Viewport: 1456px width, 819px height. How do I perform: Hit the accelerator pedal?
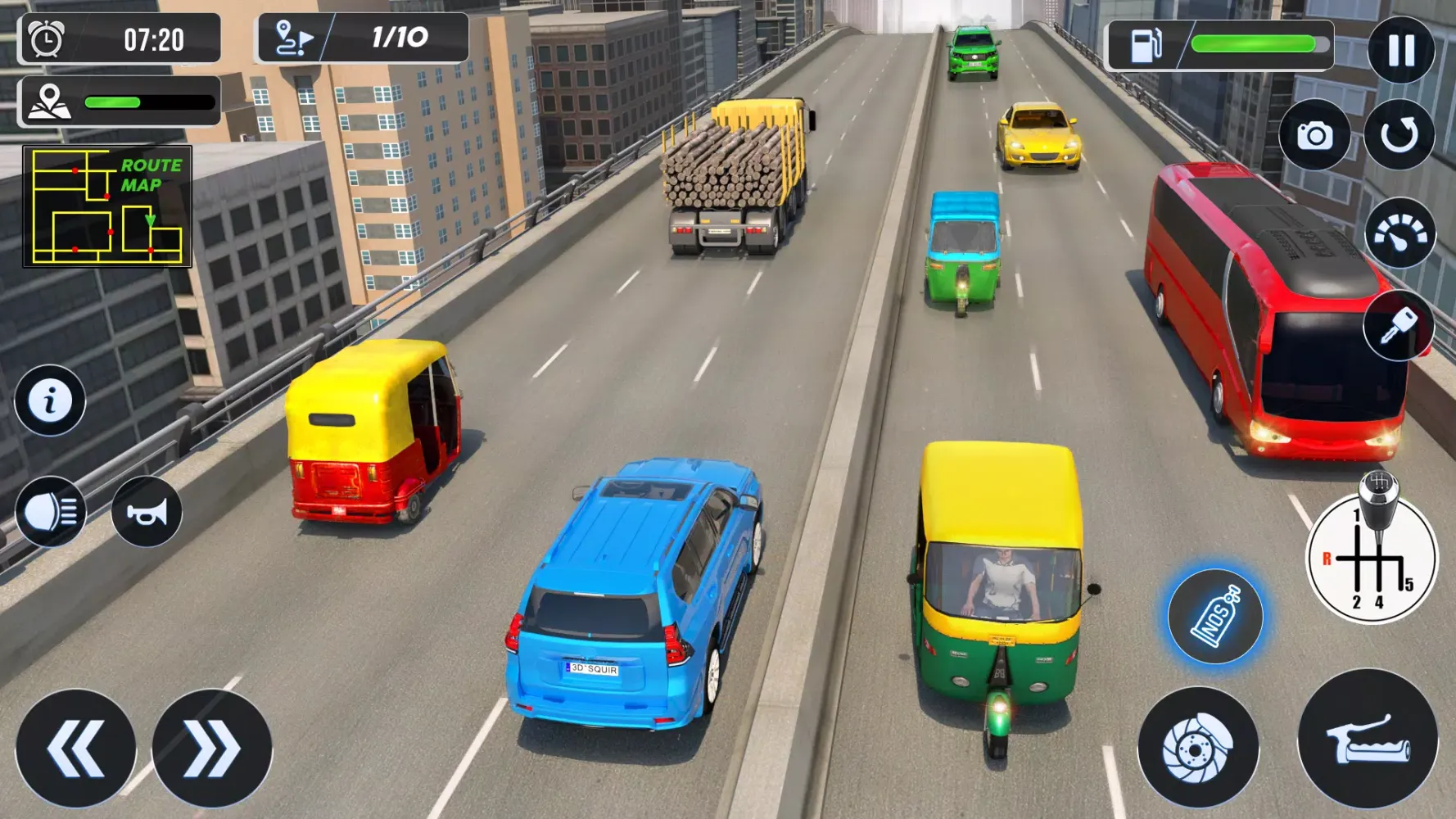pyautogui.click(x=1368, y=739)
